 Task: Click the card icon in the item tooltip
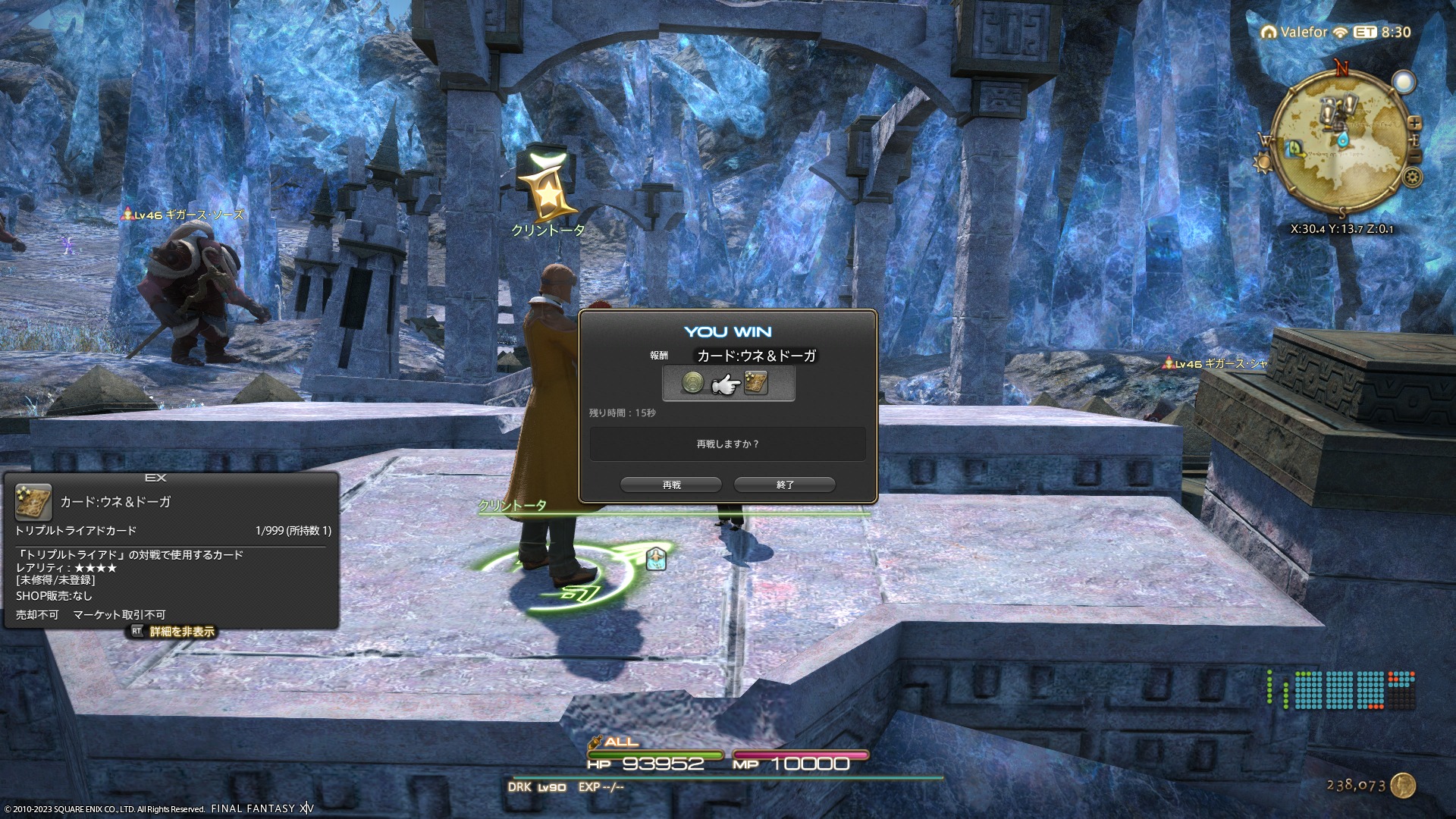pos(33,502)
